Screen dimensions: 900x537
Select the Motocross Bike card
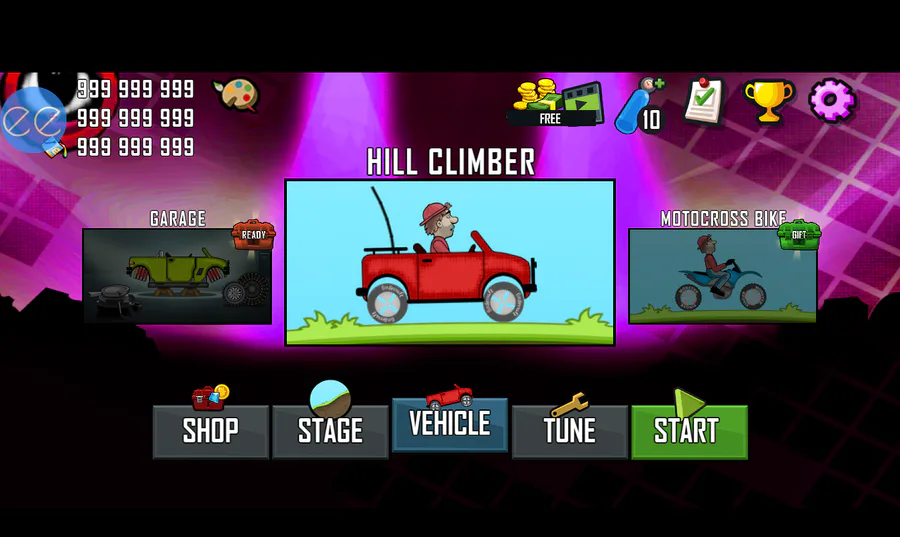click(x=722, y=275)
